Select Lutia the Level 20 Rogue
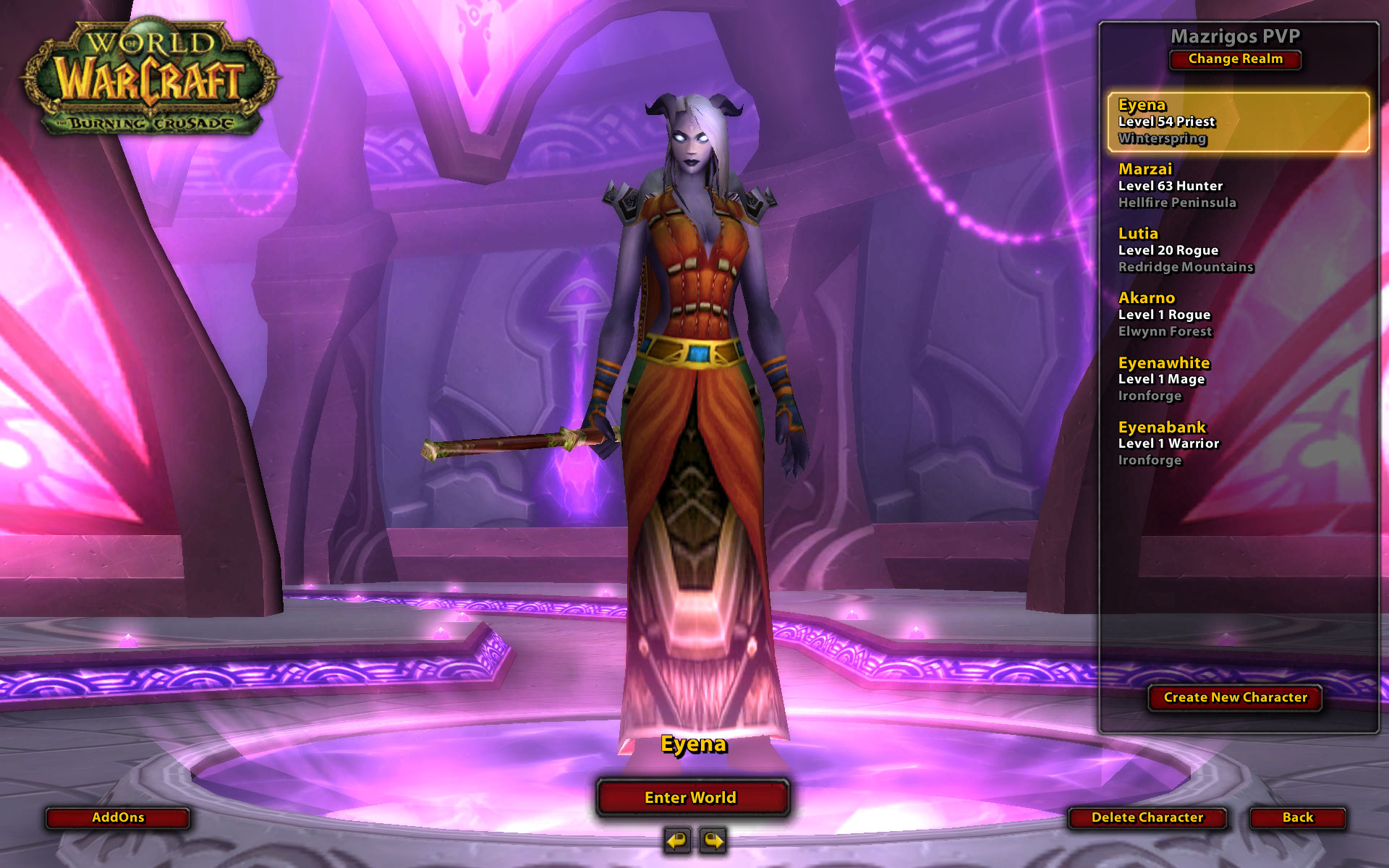The height and width of the screenshot is (868, 1389). [1238, 250]
